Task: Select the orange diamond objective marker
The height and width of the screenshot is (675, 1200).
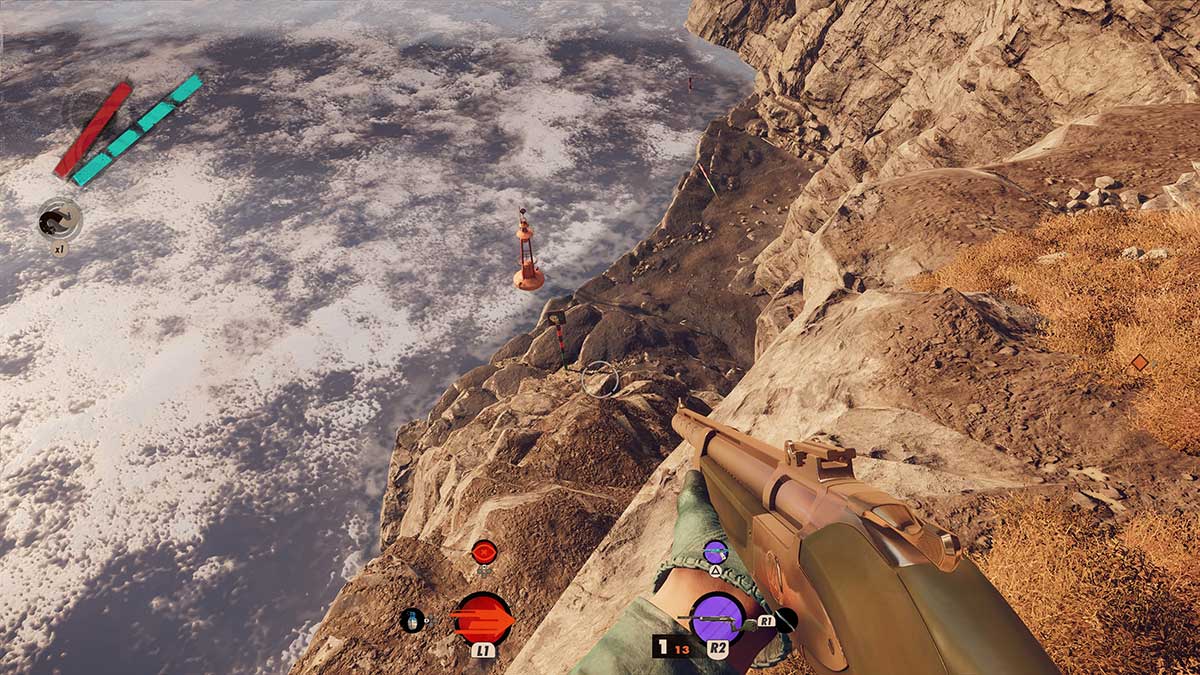Action: 1139,363
